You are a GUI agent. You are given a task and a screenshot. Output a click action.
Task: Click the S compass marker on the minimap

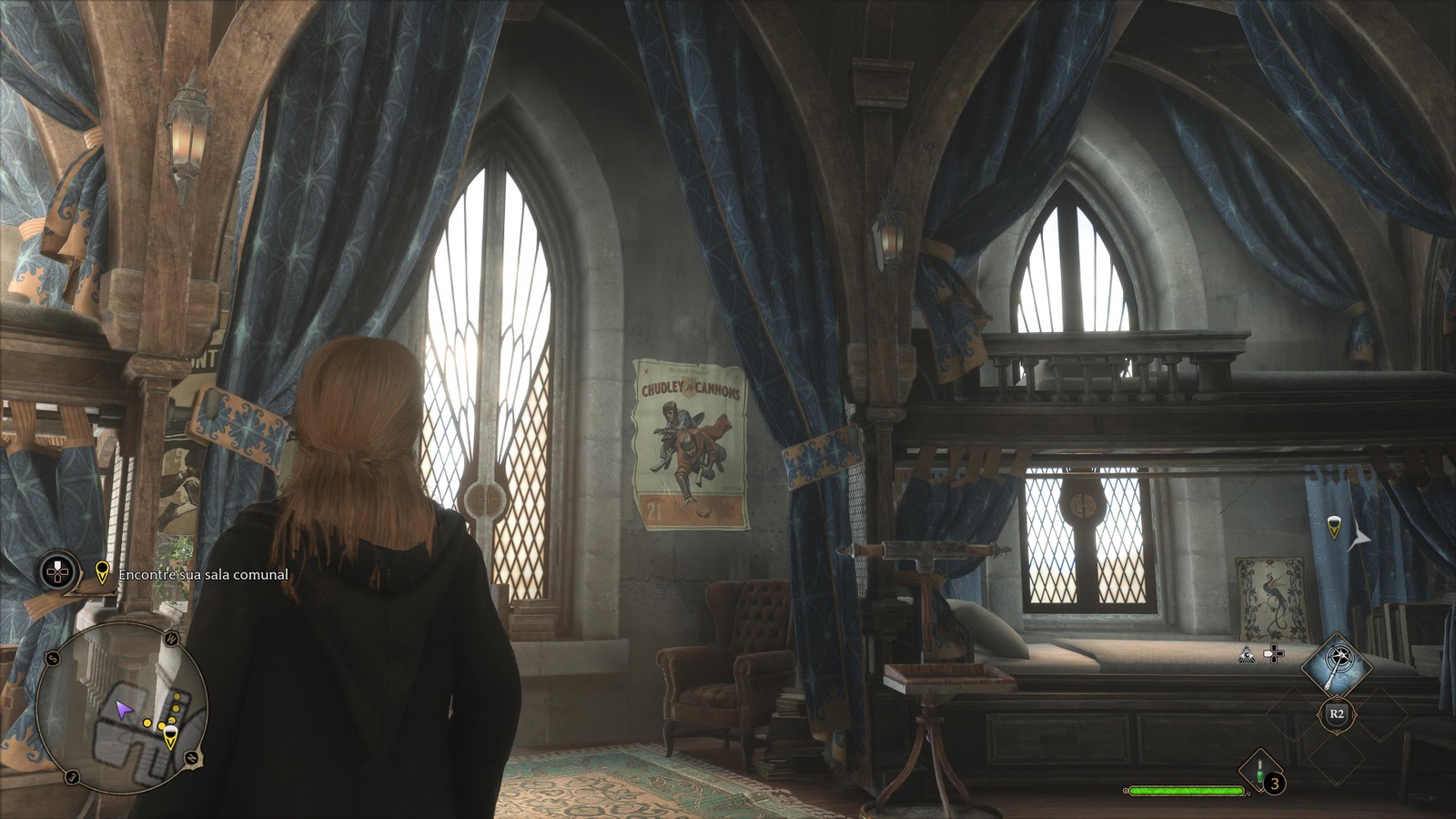coord(51,656)
